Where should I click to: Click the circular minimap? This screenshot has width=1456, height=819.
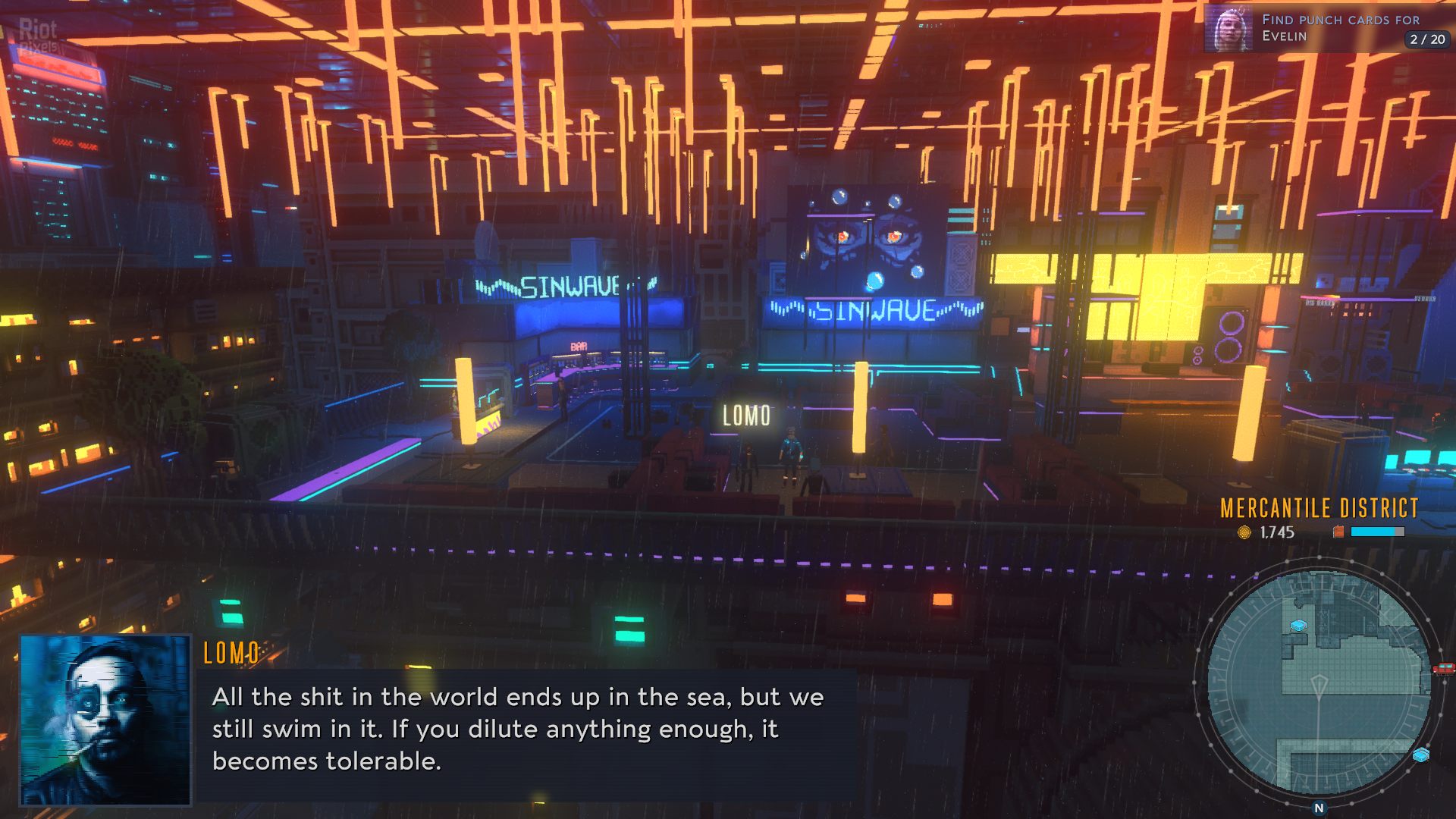[1318, 682]
